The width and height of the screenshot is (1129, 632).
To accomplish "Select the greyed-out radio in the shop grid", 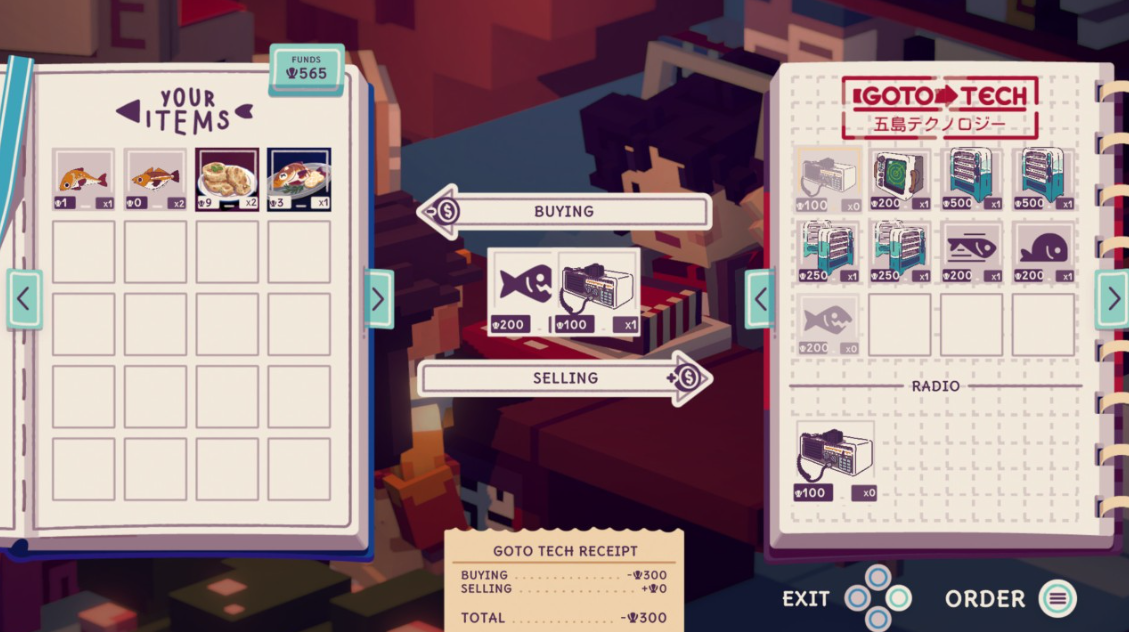I will click(x=828, y=180).
